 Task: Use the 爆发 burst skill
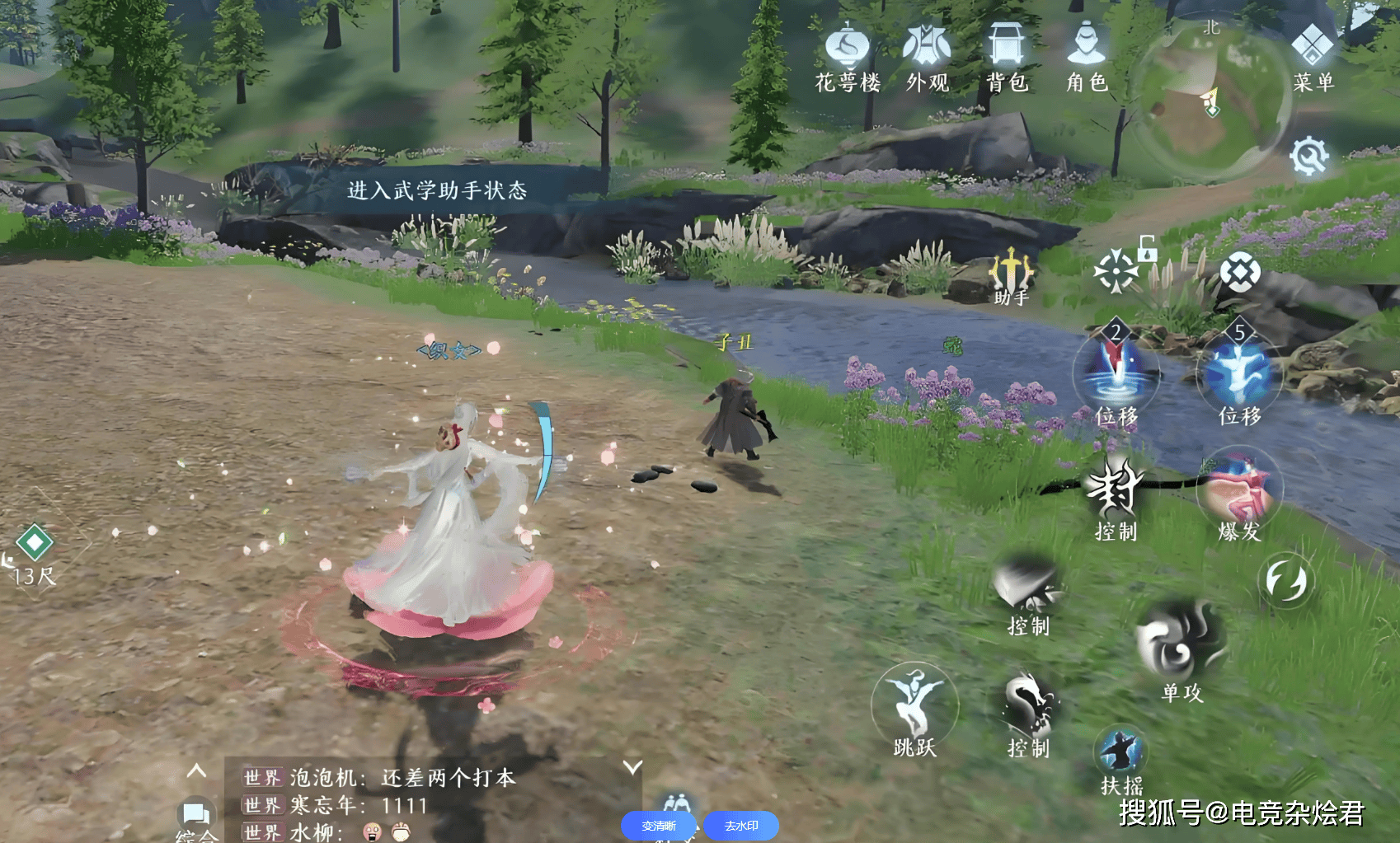pos(1239,492)
